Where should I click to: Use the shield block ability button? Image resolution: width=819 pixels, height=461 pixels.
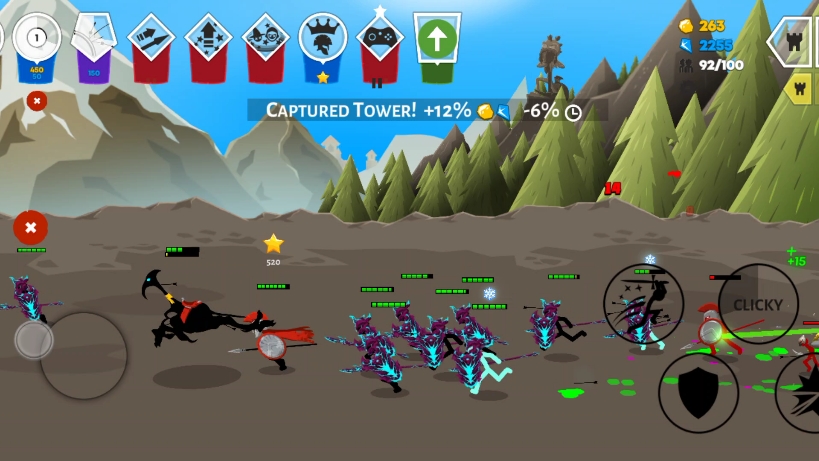698,393
